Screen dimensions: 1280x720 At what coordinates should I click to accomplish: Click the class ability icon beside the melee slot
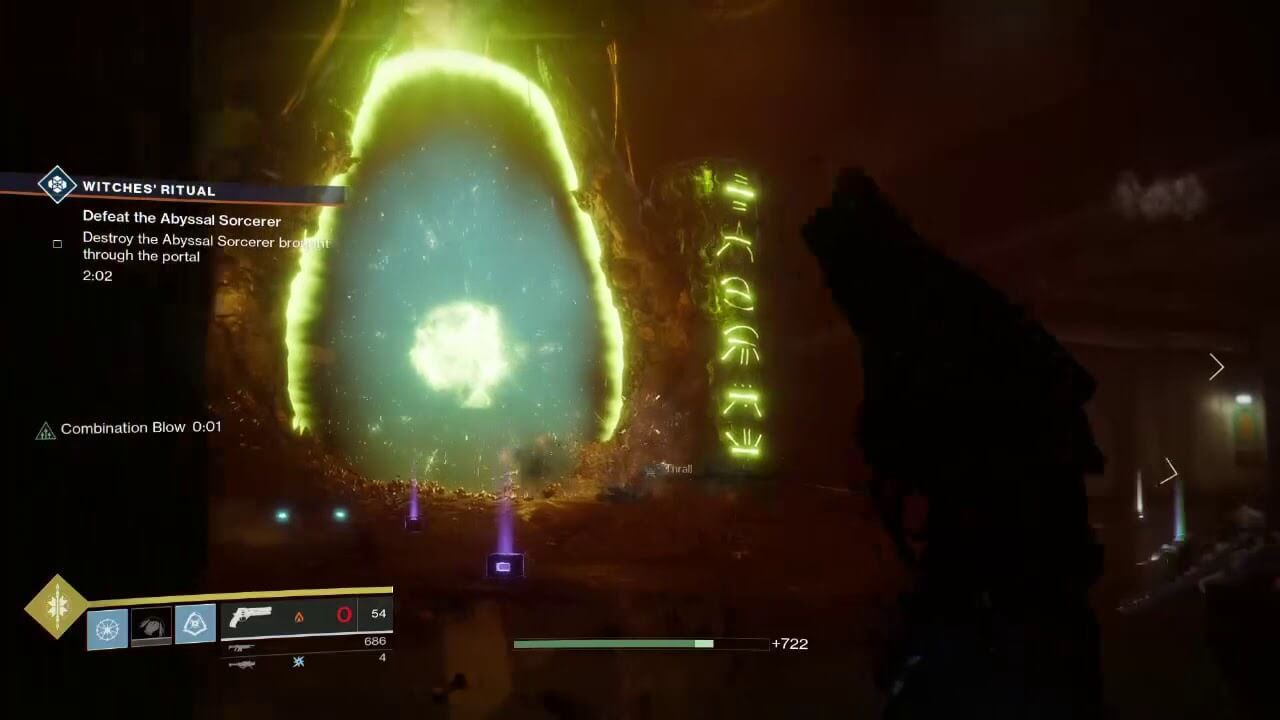196,623
